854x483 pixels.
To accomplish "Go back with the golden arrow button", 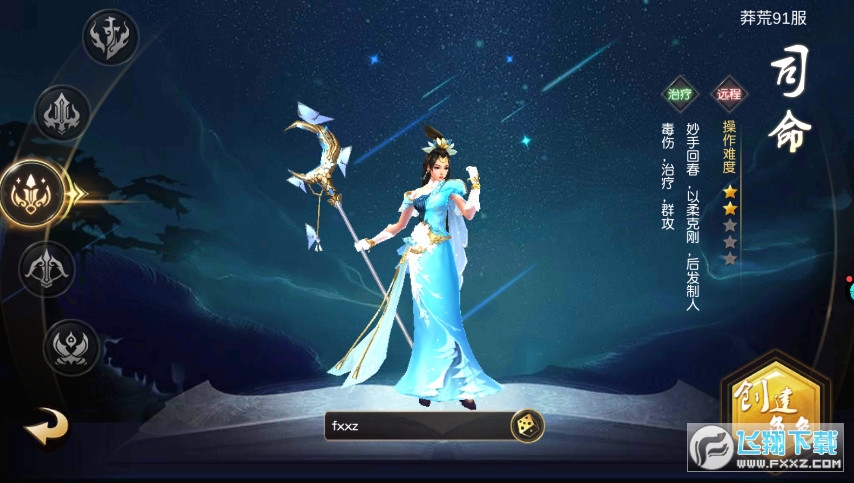I will [46, 427].
